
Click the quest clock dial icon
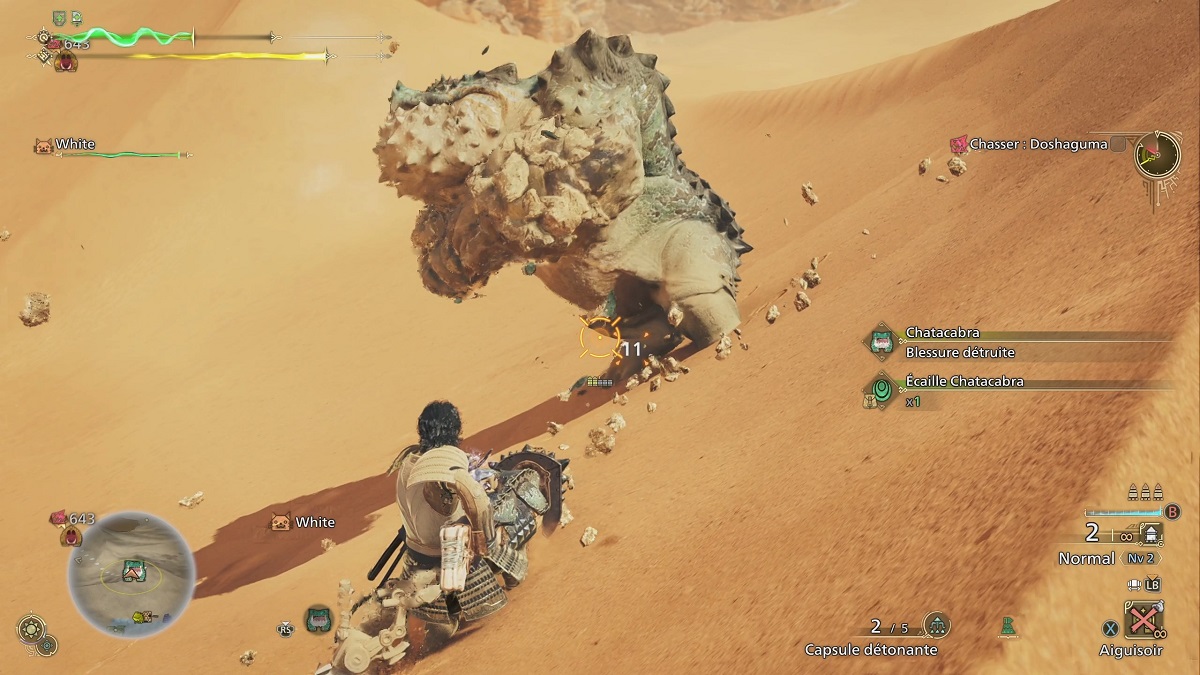point(1157,153)
